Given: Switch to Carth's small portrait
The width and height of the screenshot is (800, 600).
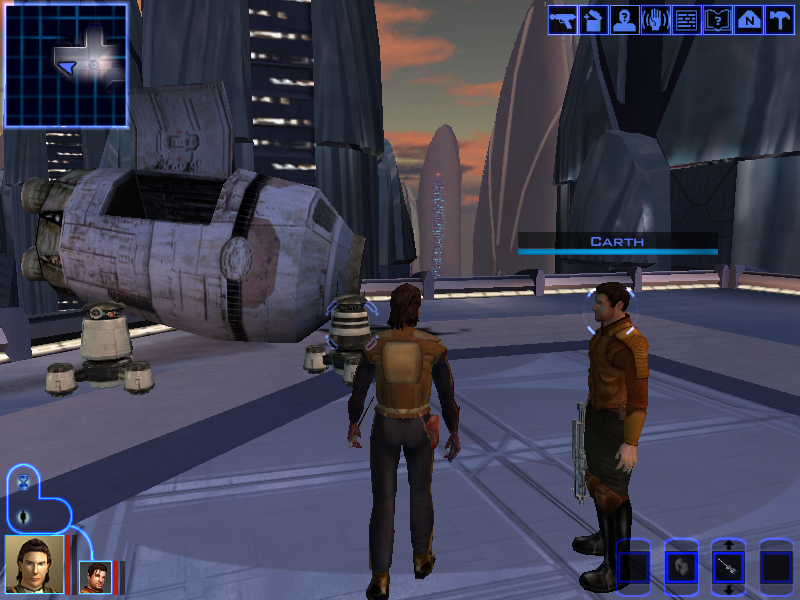Looking at the screenshot, I should pyautogui.click(x=95, y=577).
